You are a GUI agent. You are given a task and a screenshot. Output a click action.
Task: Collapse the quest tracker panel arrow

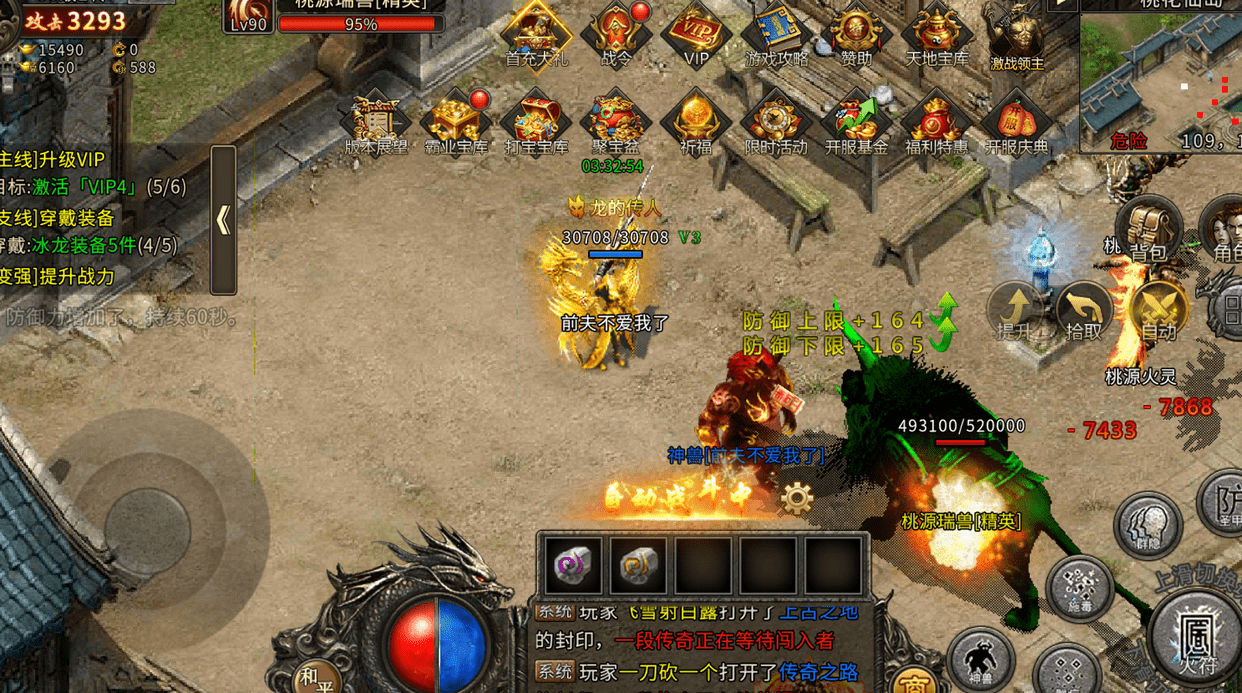[x=223, y=220]
